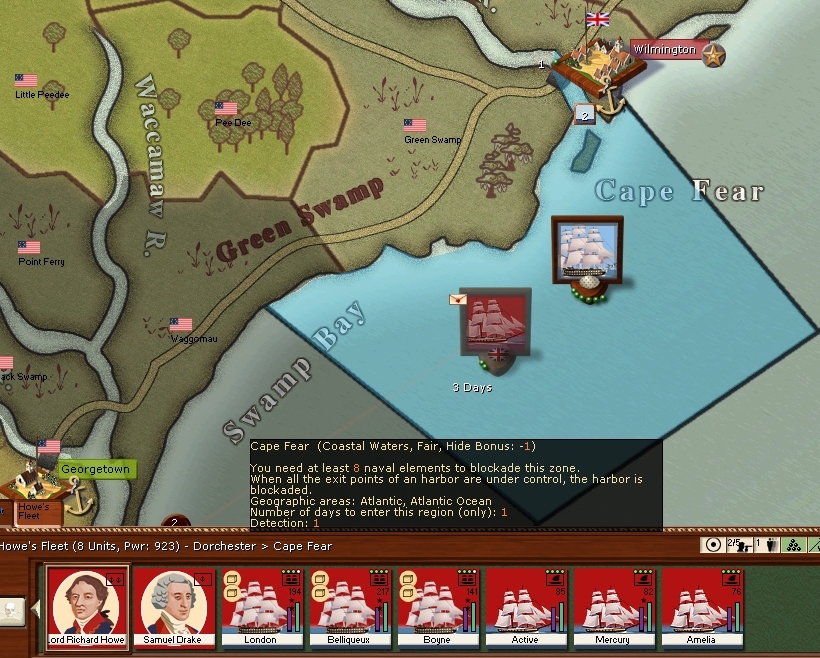Click the Georgetown harbor anchor icon
This screenshot has width=820, height=658.
[x=78, y=495]
